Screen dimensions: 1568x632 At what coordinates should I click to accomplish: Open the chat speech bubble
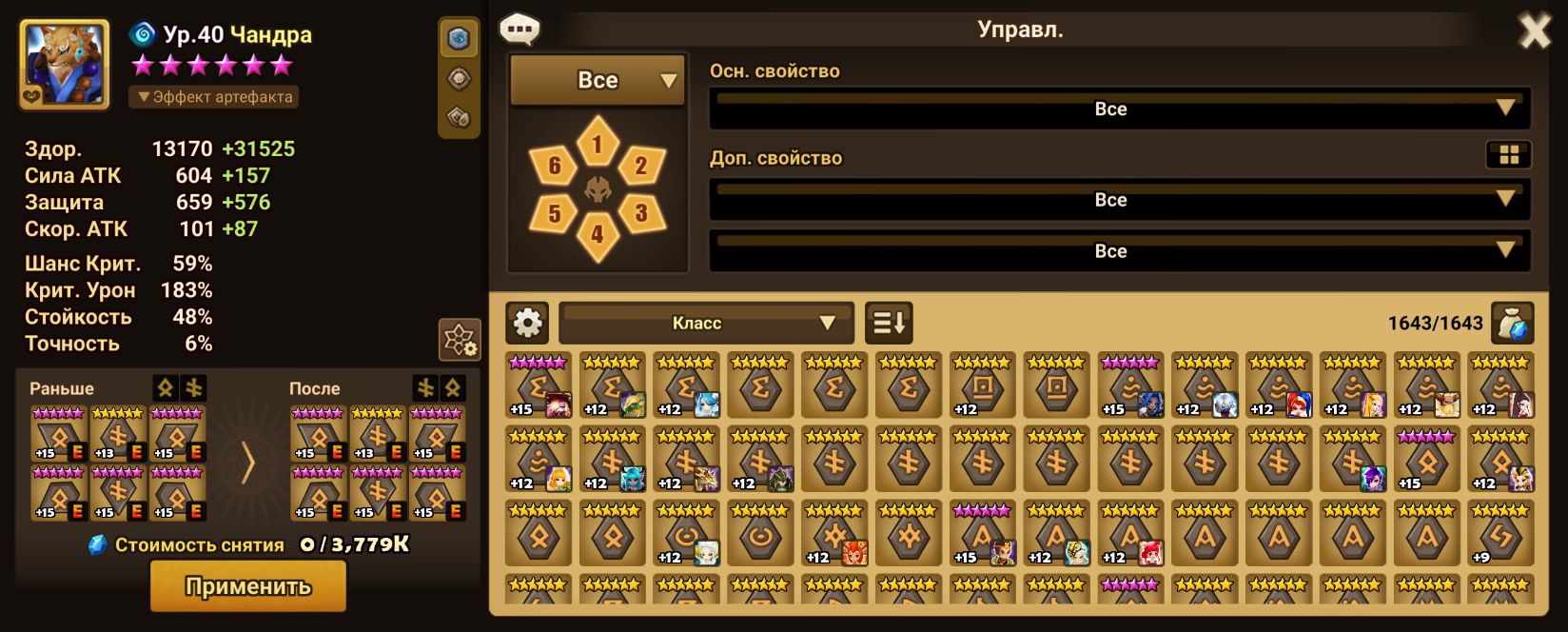519,30
